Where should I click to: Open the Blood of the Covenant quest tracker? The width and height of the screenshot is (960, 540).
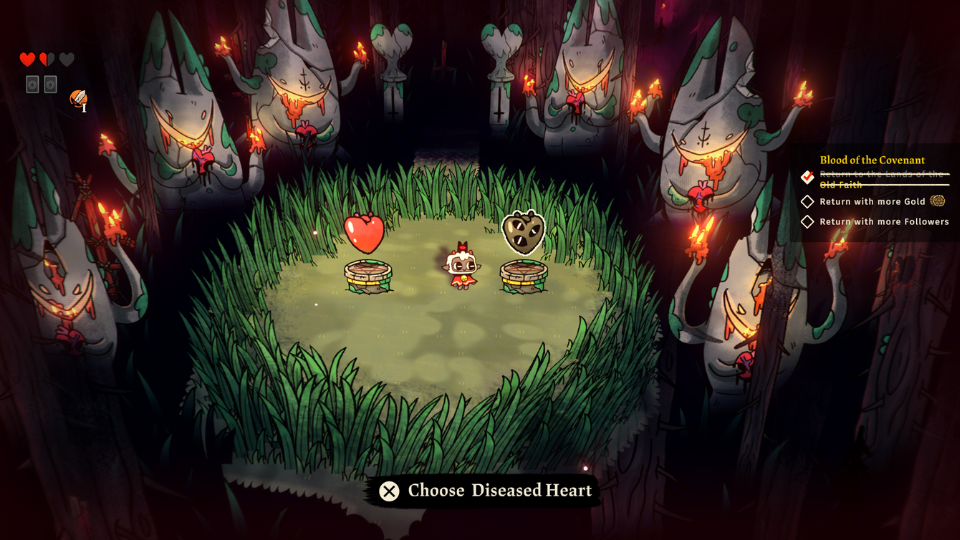pos(872,160)
